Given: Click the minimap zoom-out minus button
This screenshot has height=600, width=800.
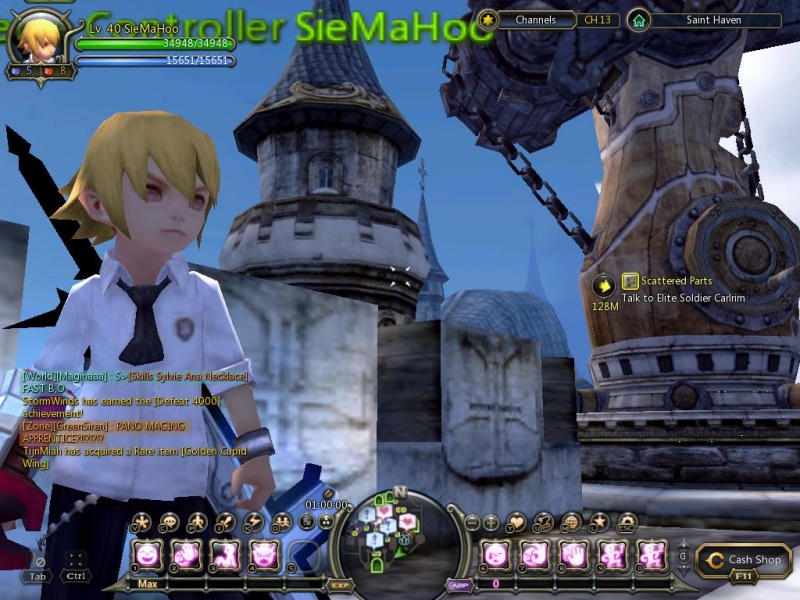Looking at the screenshot, I should [472, 522].
